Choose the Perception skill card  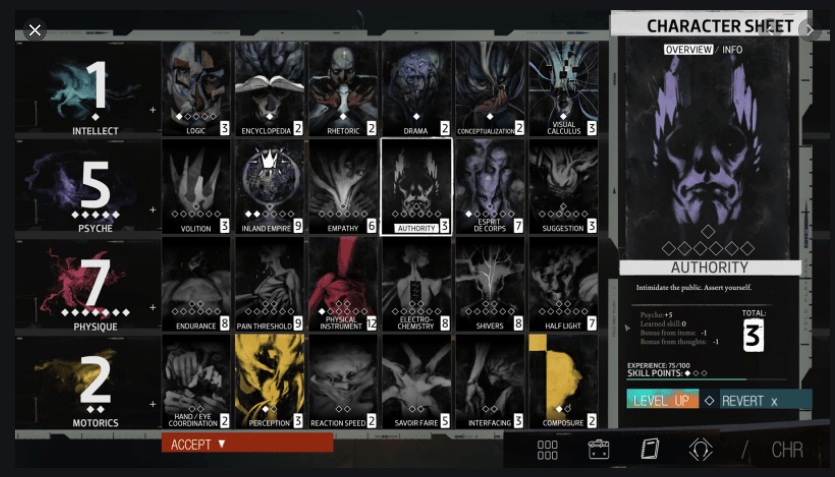270,381
